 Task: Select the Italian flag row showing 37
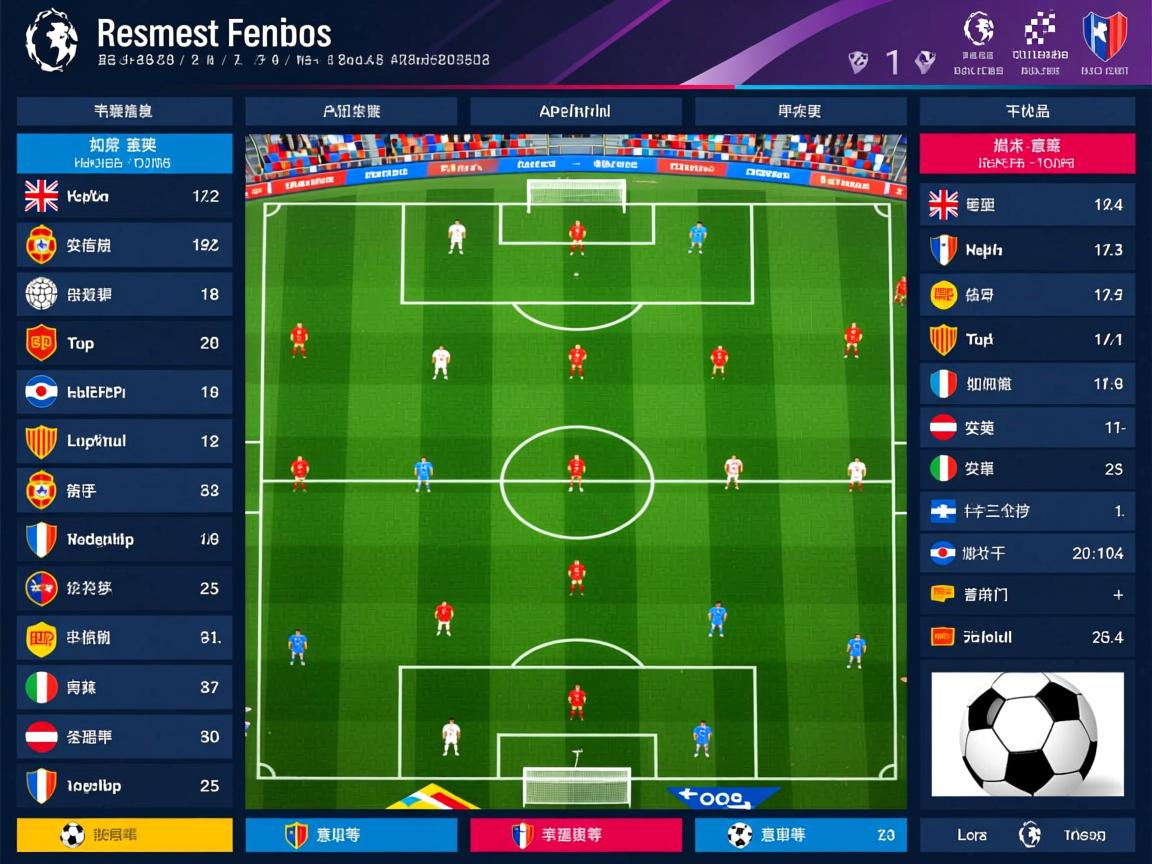[125, 687]
